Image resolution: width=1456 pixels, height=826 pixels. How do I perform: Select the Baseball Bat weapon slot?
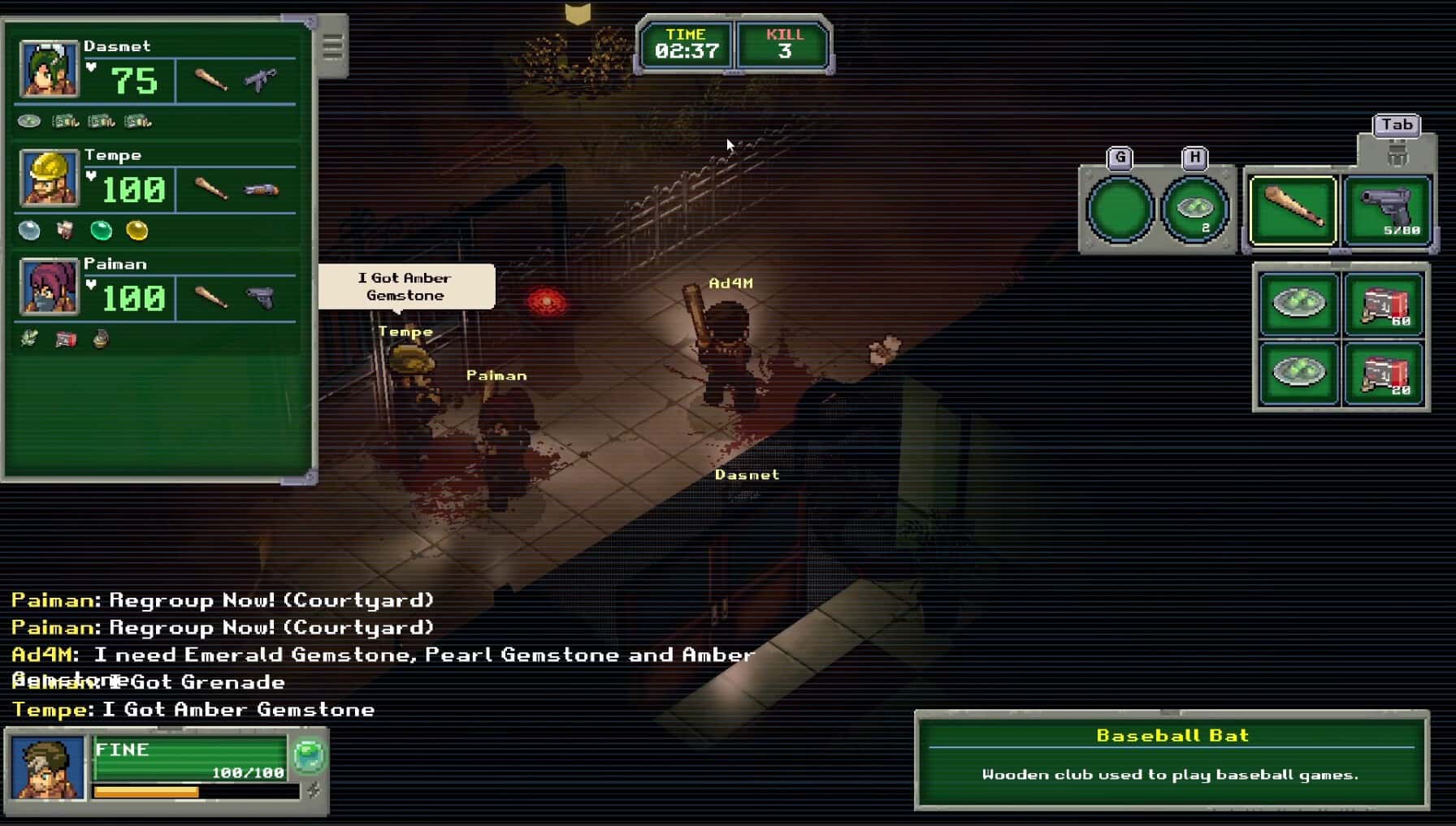tap(1293, 209)
